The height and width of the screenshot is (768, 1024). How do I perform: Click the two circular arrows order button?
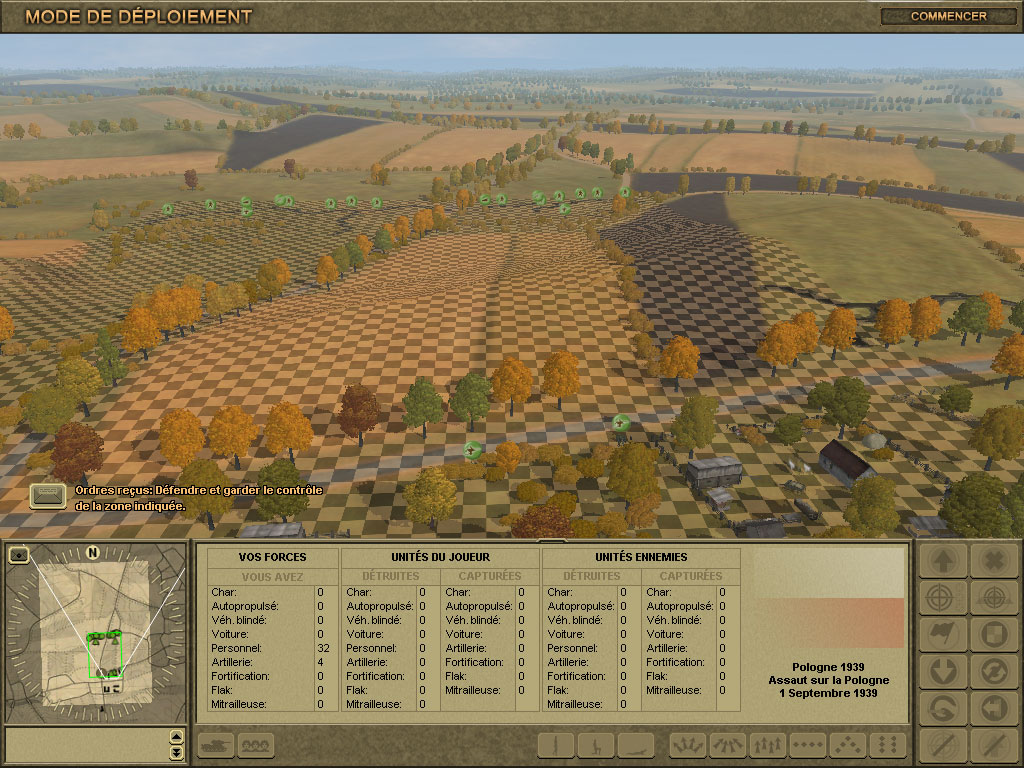pyautogui.click(x=993, y=671)
